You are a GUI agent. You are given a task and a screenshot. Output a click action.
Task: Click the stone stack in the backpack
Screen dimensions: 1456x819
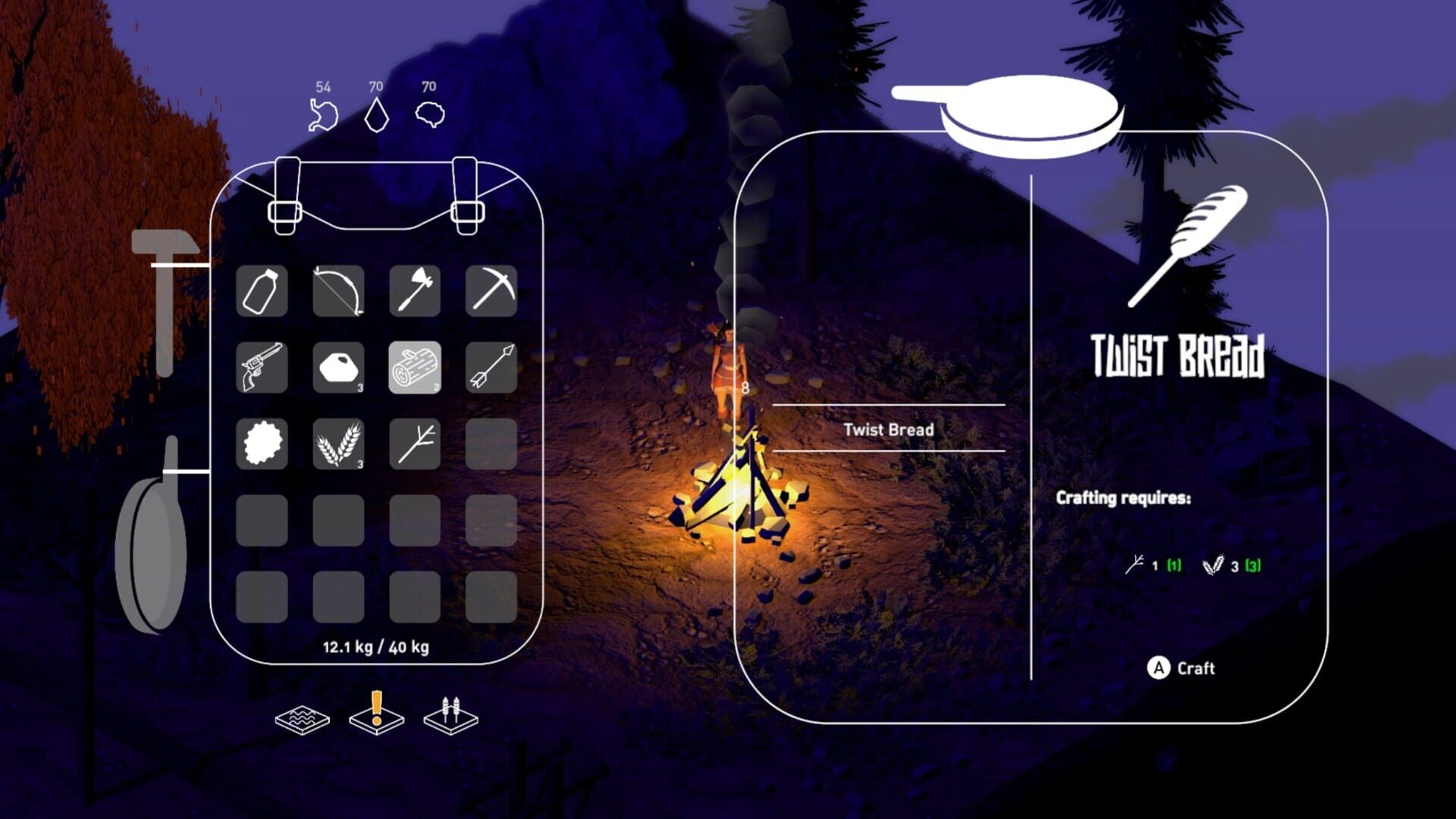point(337,368)
